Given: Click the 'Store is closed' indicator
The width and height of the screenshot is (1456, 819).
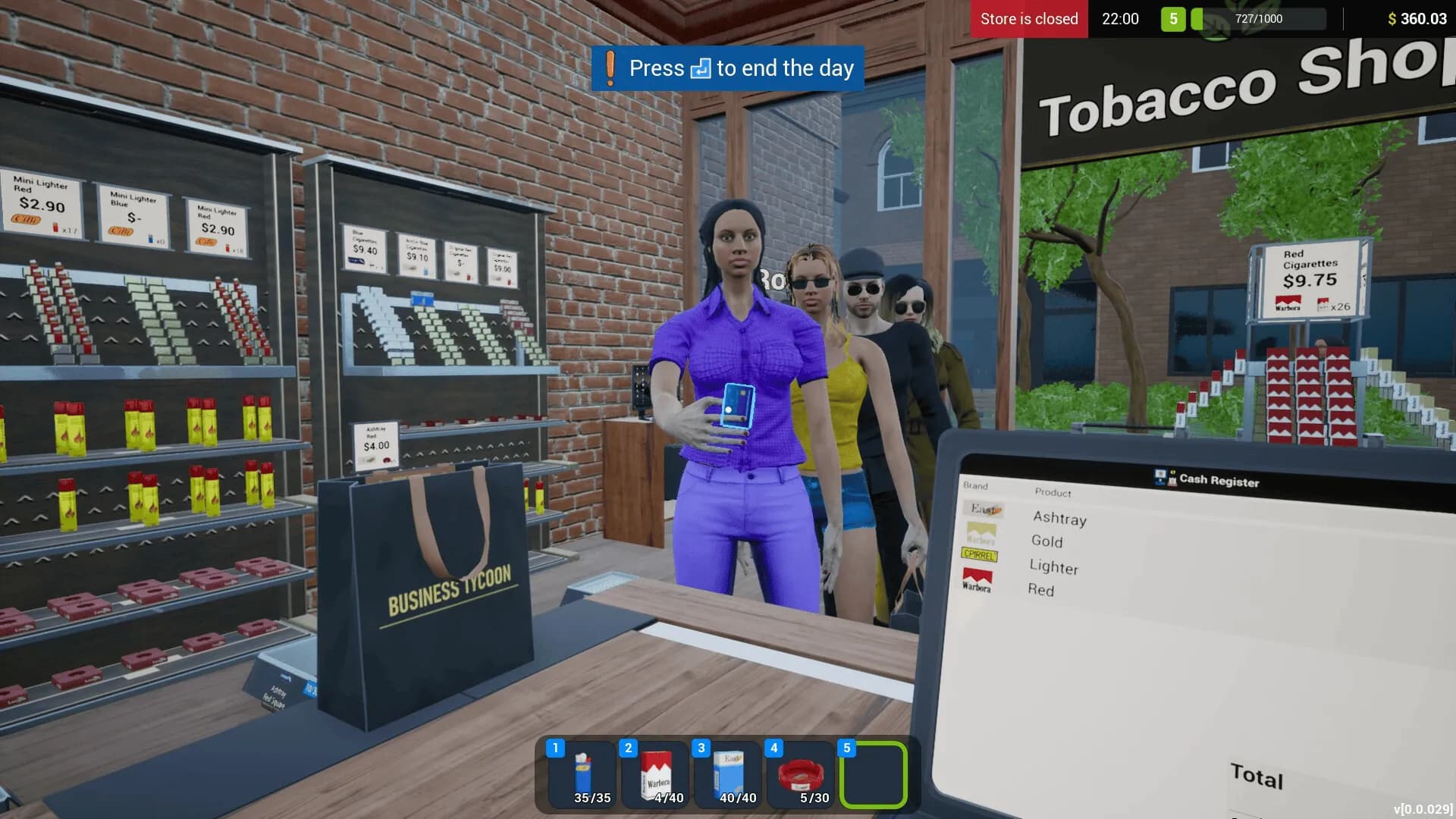Looking at the screenshot, I should tap(1028, 19).
